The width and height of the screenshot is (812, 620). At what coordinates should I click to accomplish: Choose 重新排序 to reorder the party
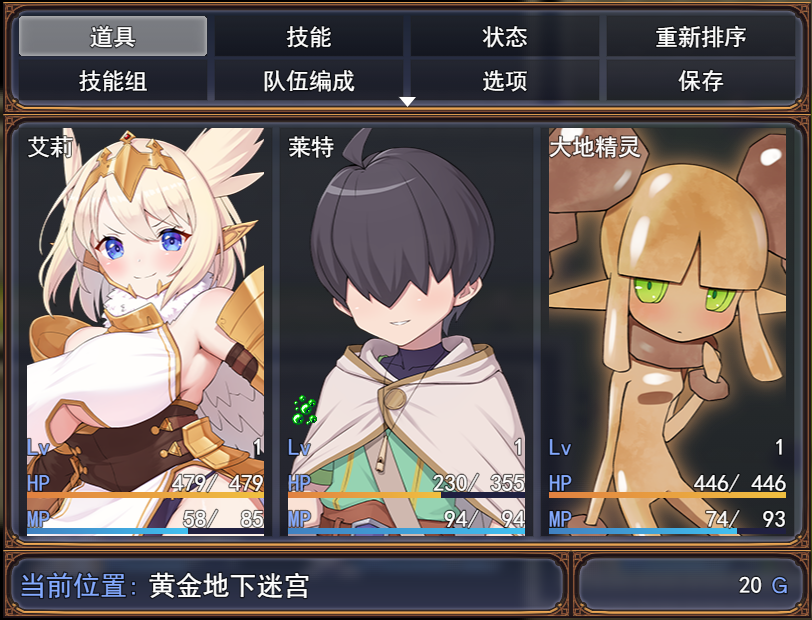700,37
